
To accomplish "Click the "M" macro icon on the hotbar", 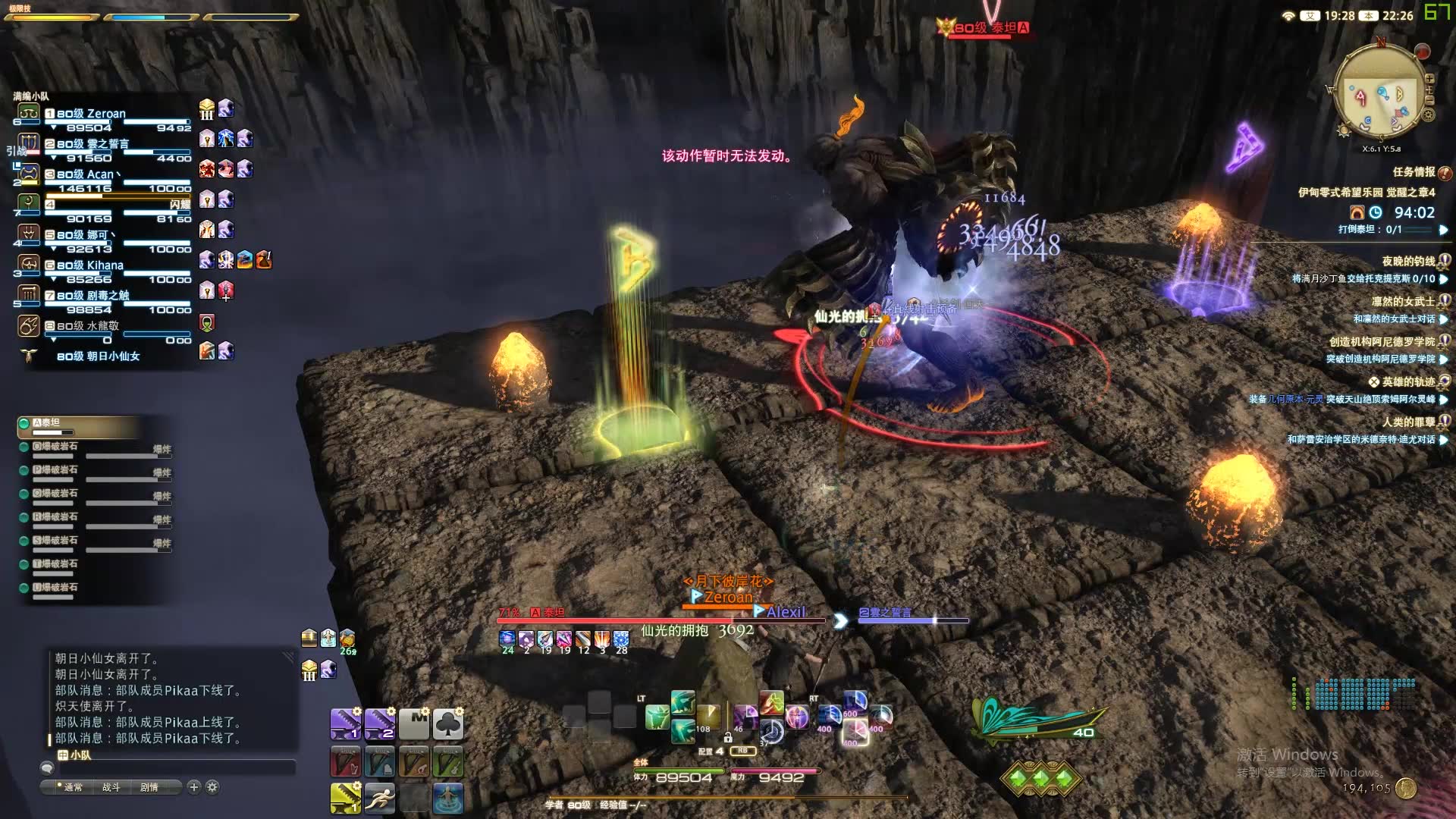I will [x=413, y=723].
